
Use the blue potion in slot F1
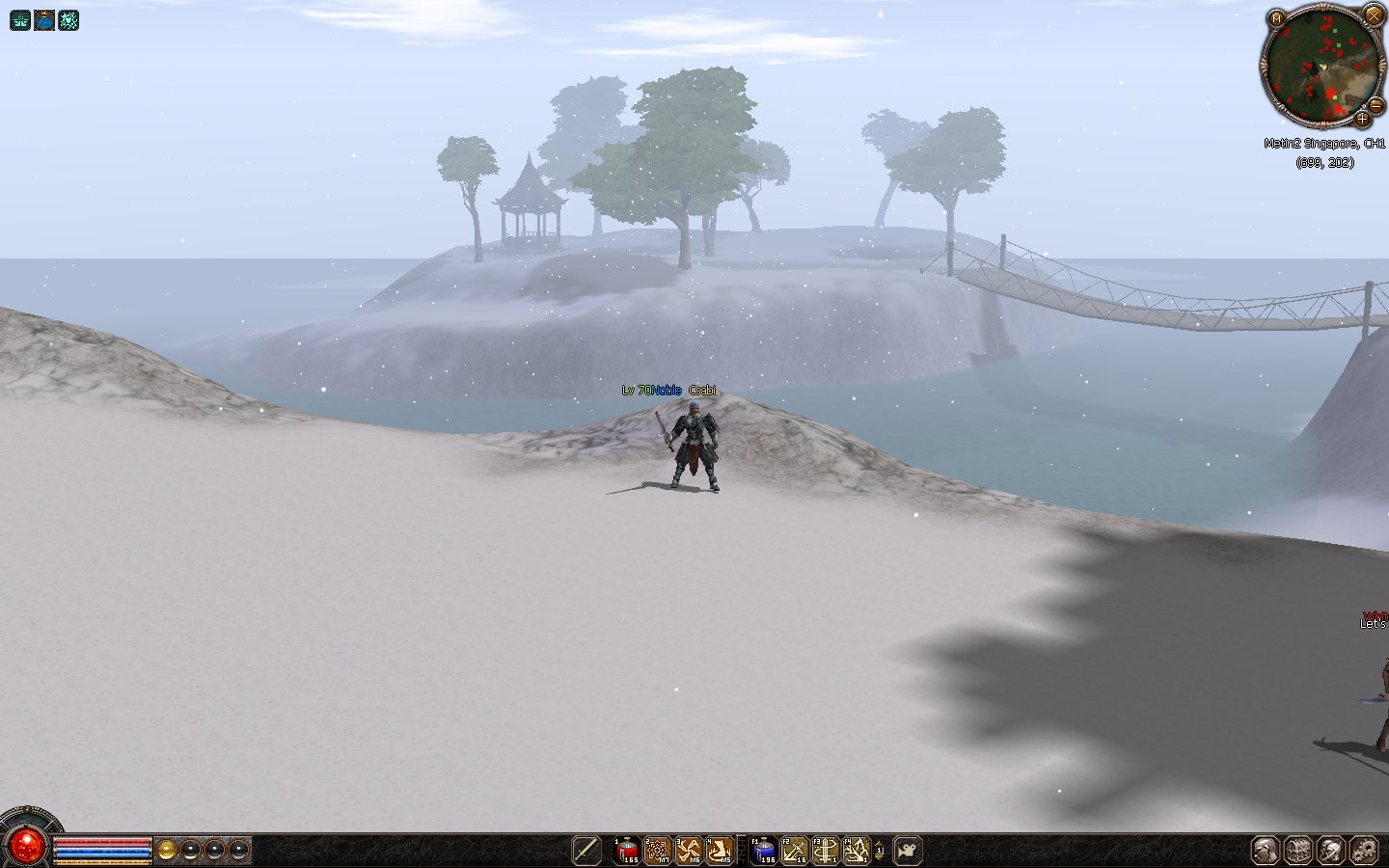click(764, 850)
